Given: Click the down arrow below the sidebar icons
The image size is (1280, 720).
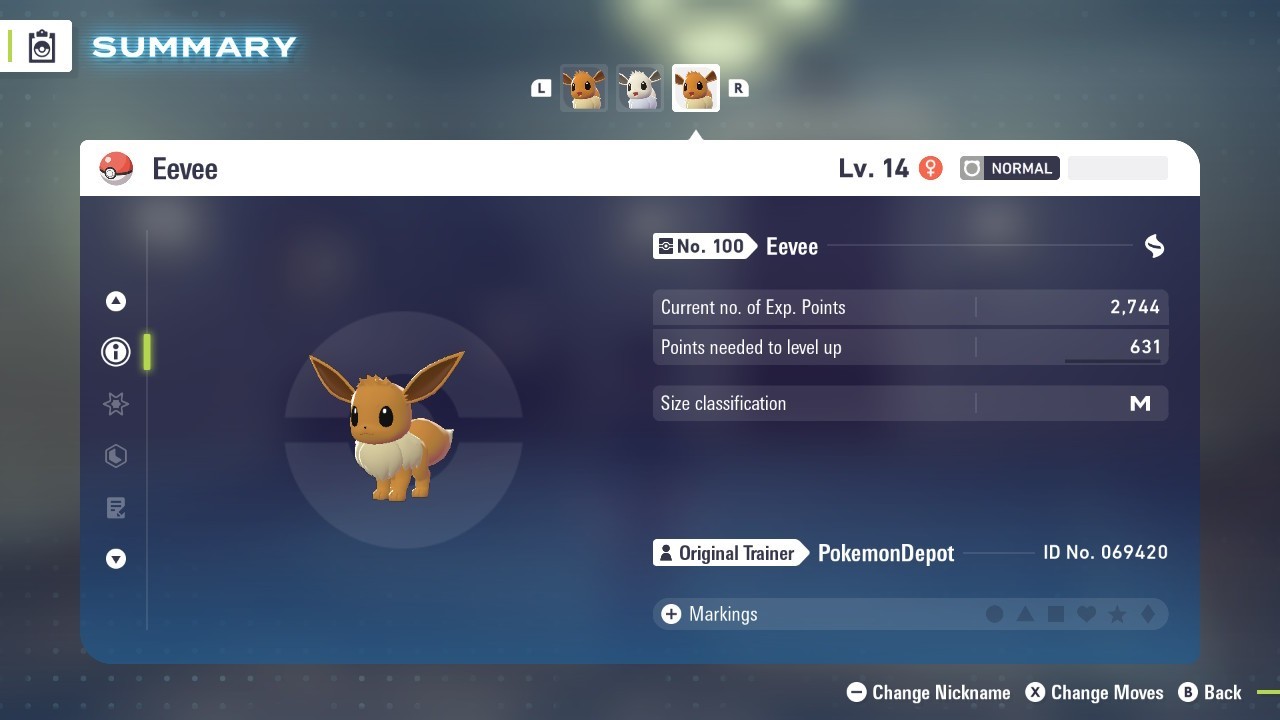Looking at the screenshot, I should 115,559.
